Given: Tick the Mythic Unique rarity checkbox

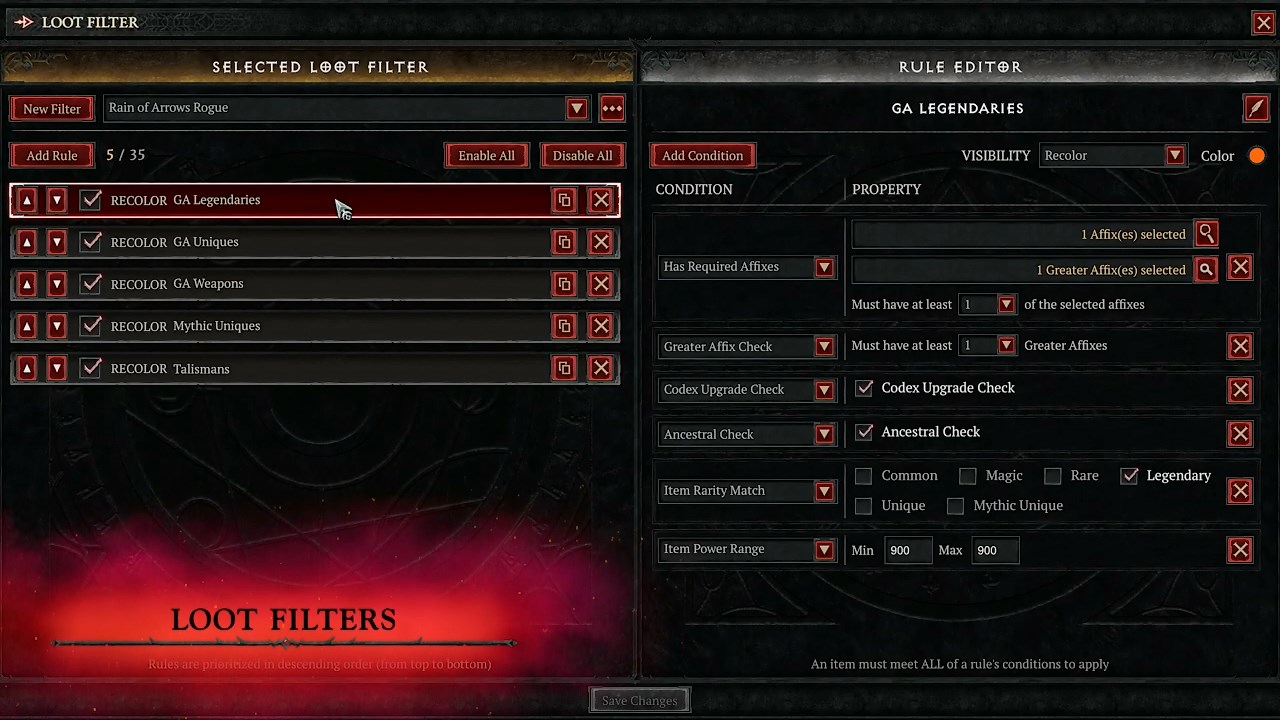Looking at the screenshot, I should click(x=955, y=506).
